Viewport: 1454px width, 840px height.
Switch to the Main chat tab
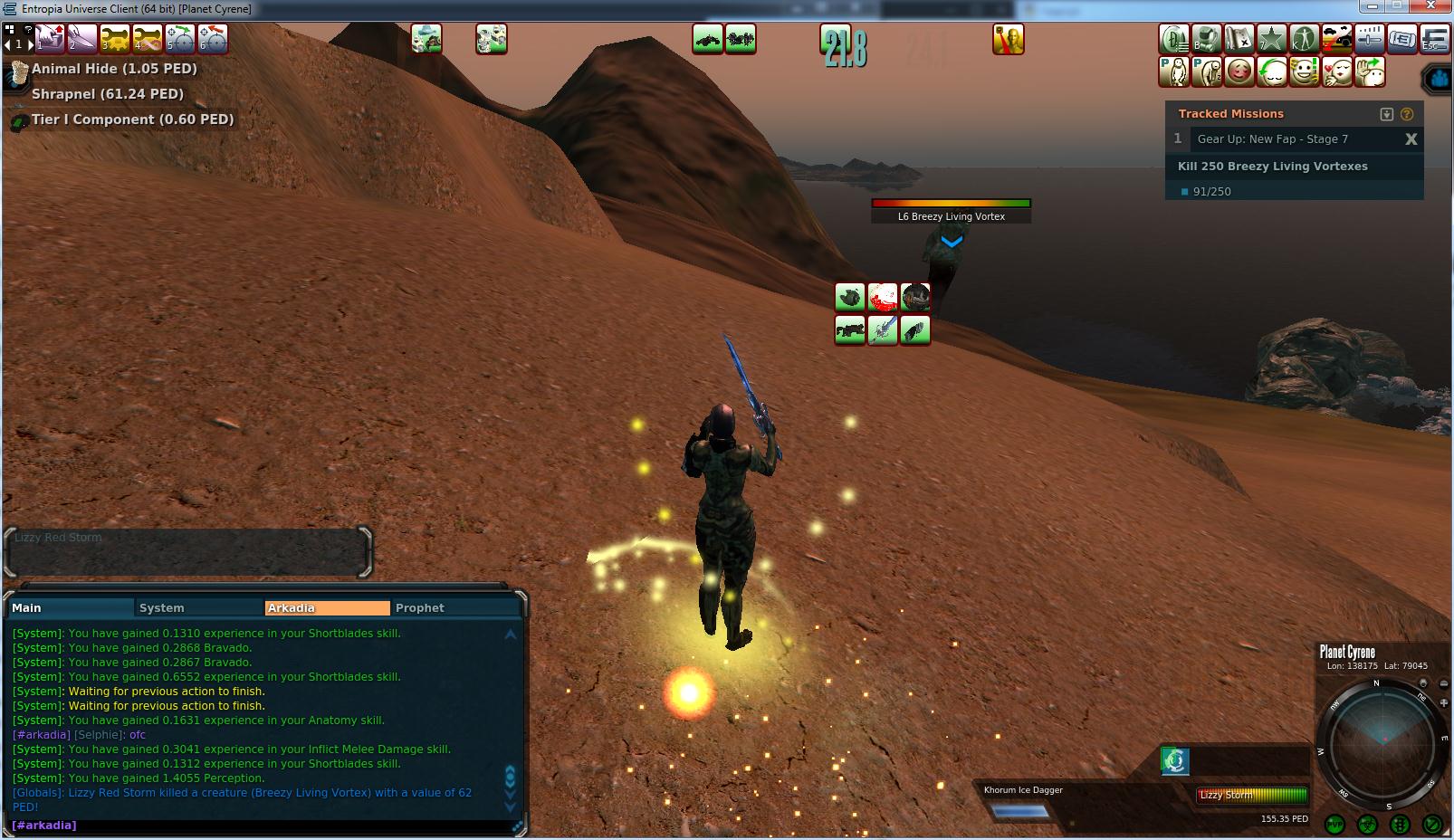pos(71,608)
